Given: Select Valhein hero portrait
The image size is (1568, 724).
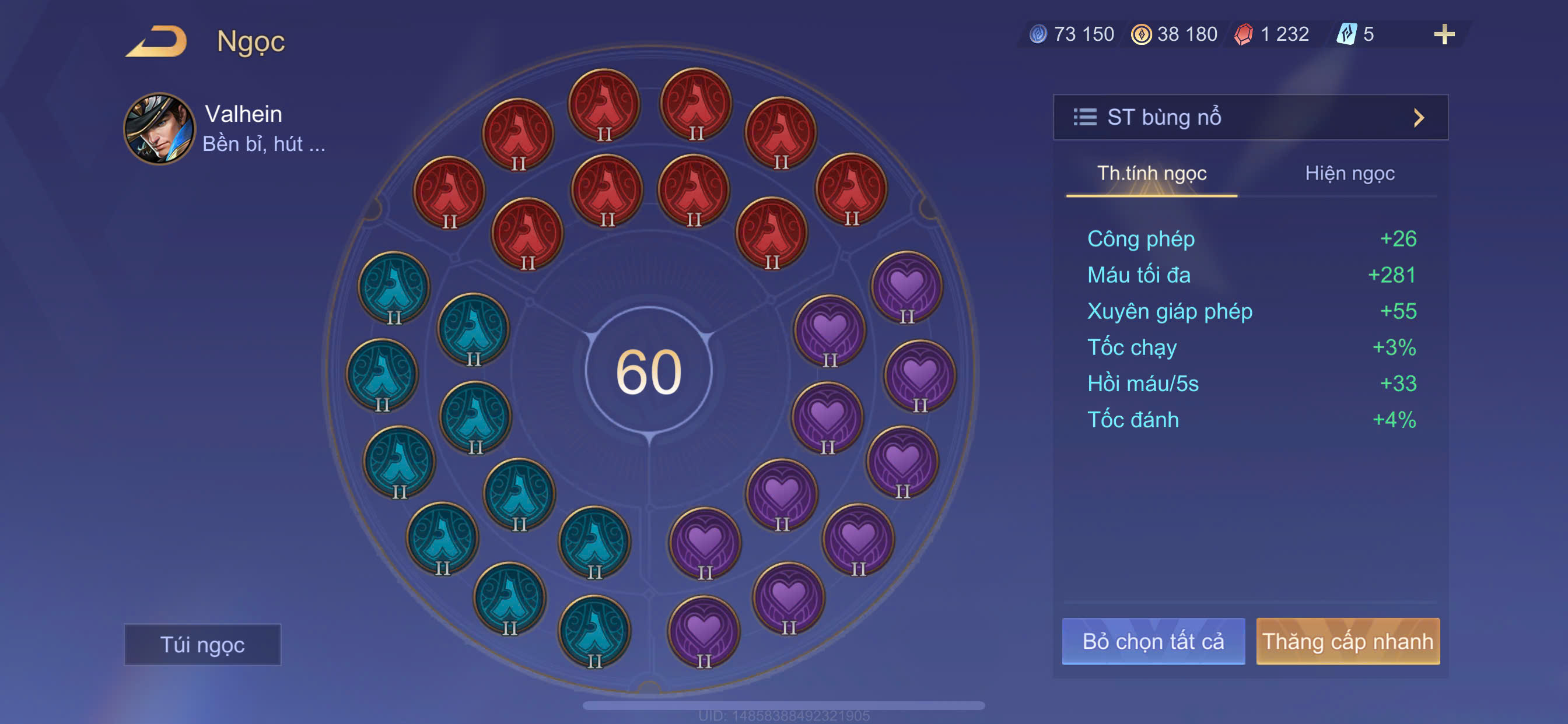Looking at the screenshot, I should 159,129.
